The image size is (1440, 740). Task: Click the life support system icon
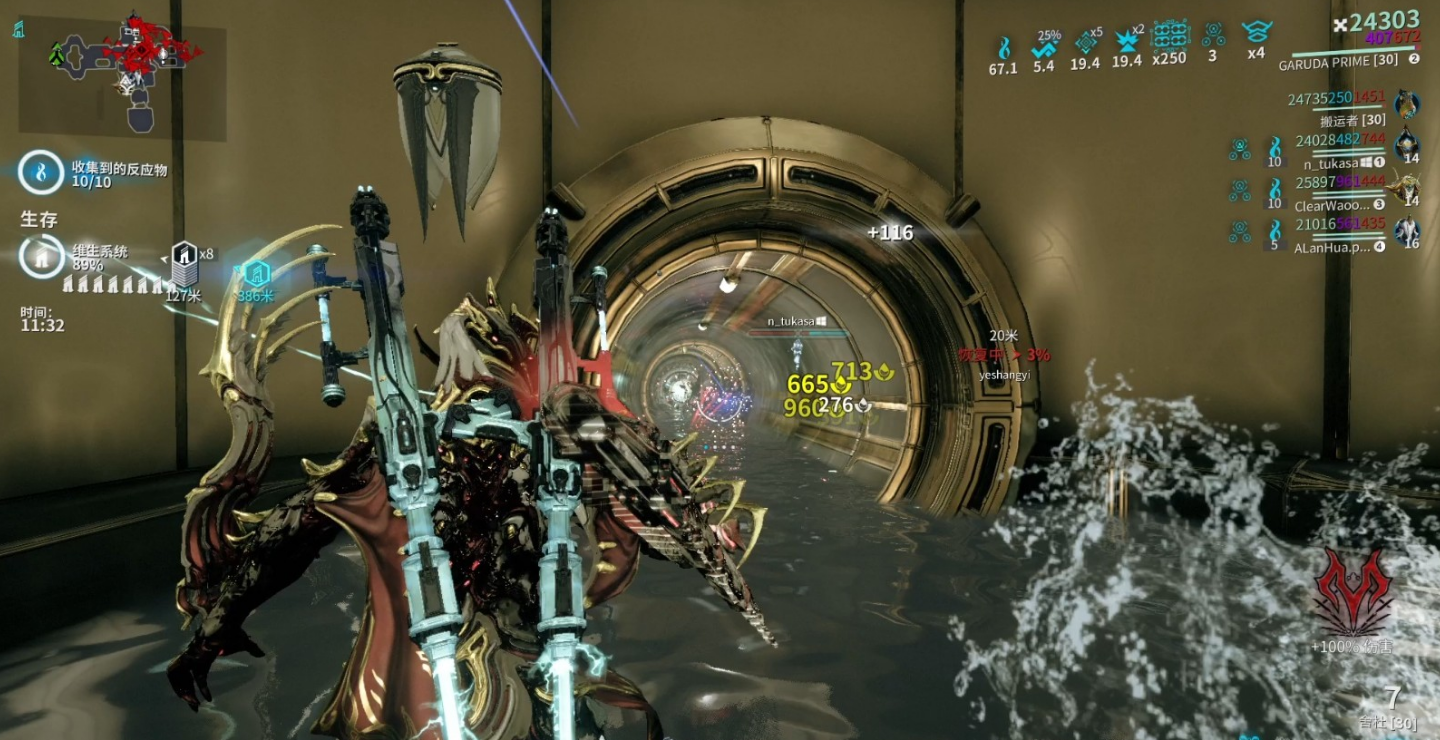[x=40, y=257]
